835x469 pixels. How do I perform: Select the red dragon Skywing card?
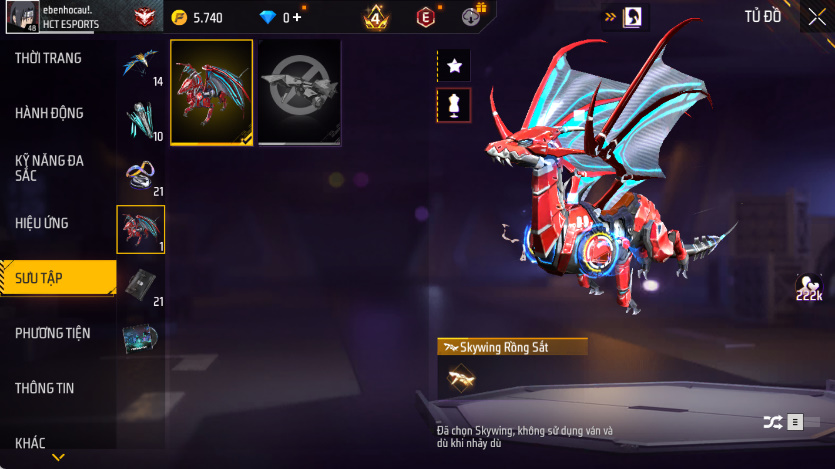(x=211, y=93)
